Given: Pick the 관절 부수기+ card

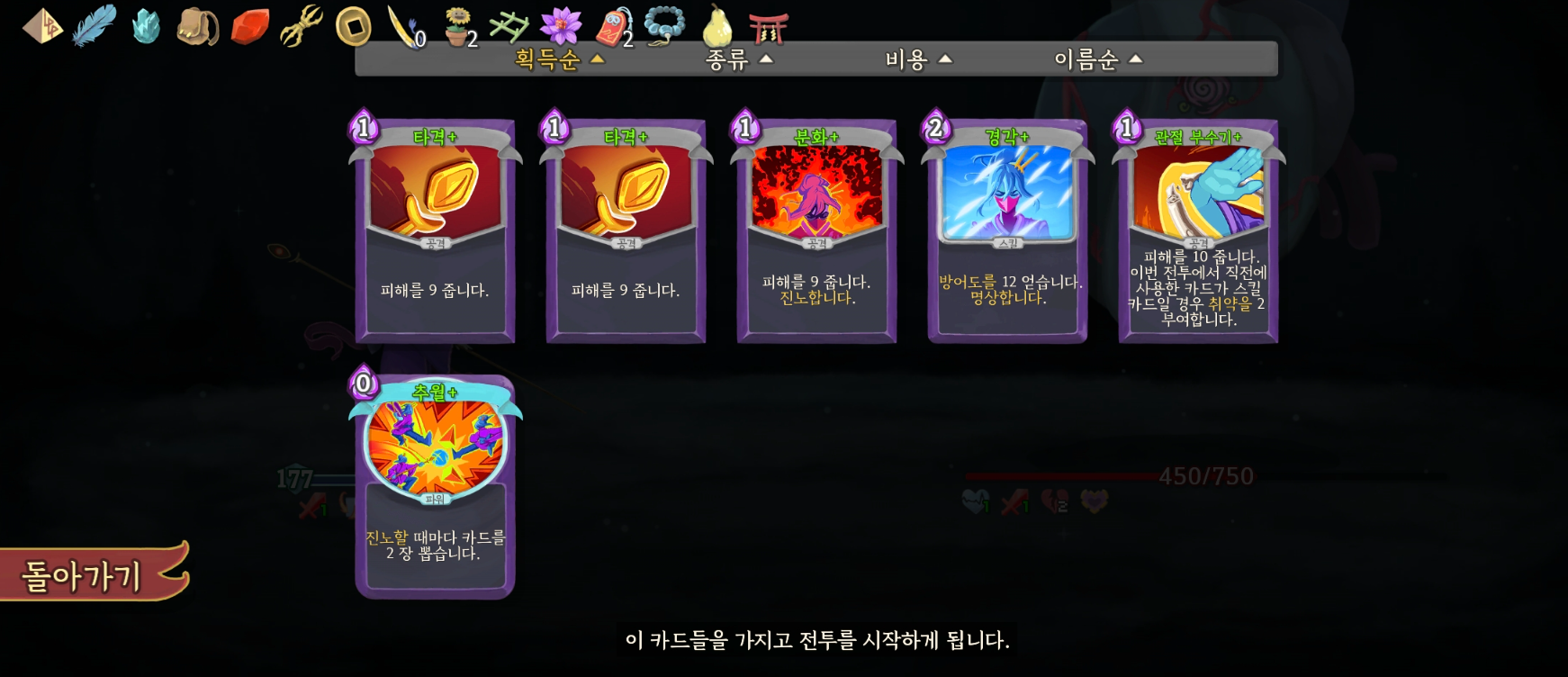Looking at the screenshot, I should coord(1198,231).
